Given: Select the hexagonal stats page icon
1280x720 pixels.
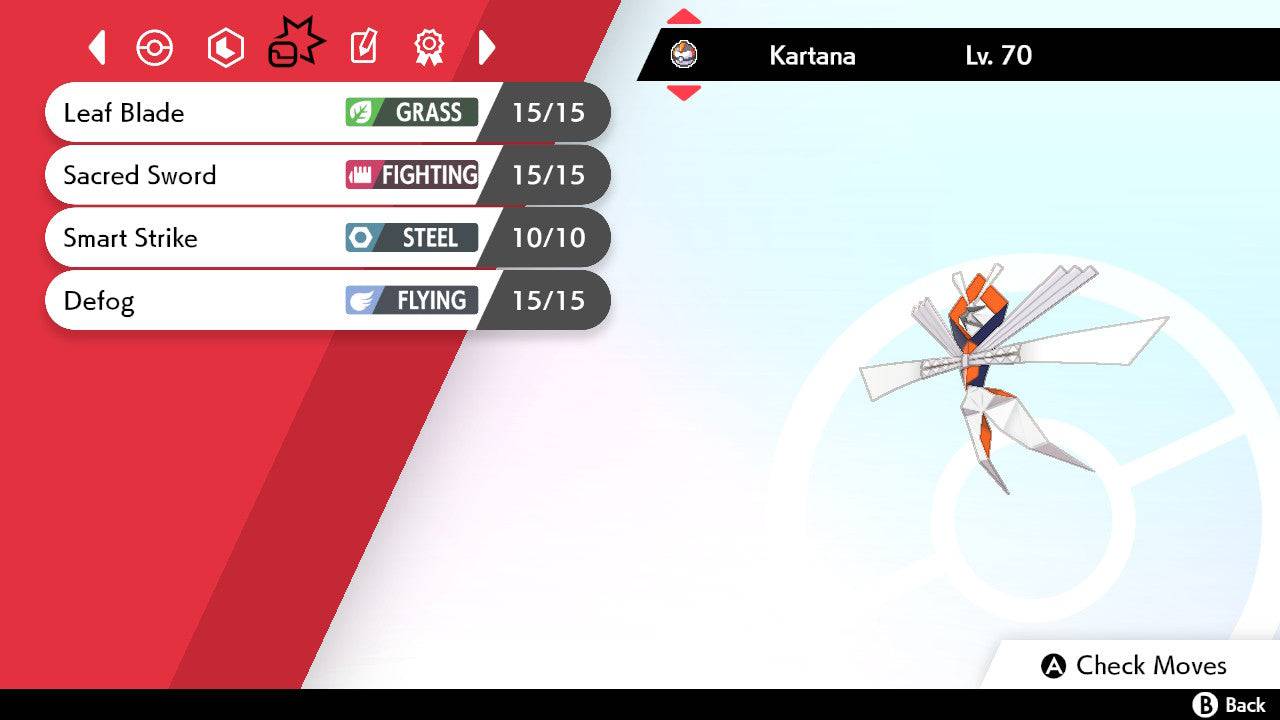Looking at the screenshot, I should pos(225,46).
